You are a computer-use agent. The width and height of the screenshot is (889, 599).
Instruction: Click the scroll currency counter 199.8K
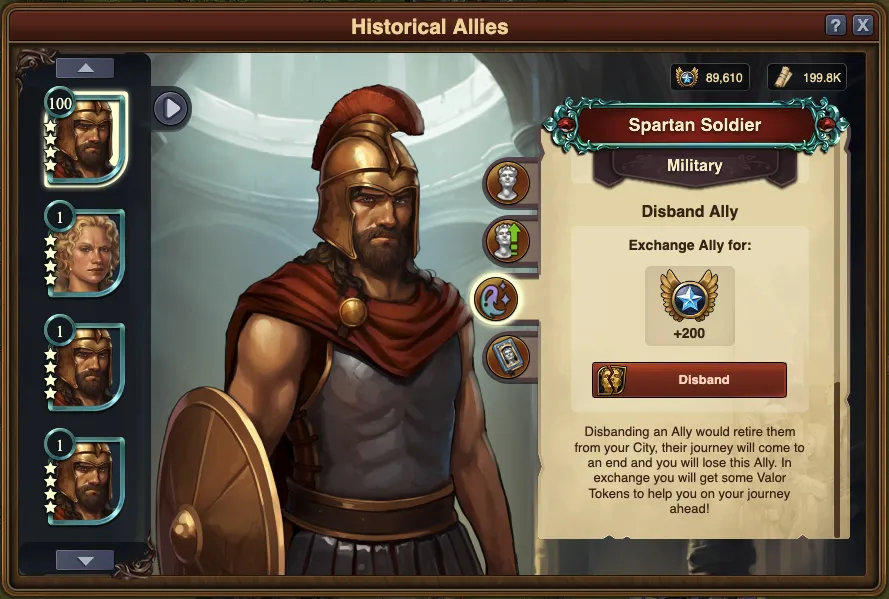[x=807, y=77]
